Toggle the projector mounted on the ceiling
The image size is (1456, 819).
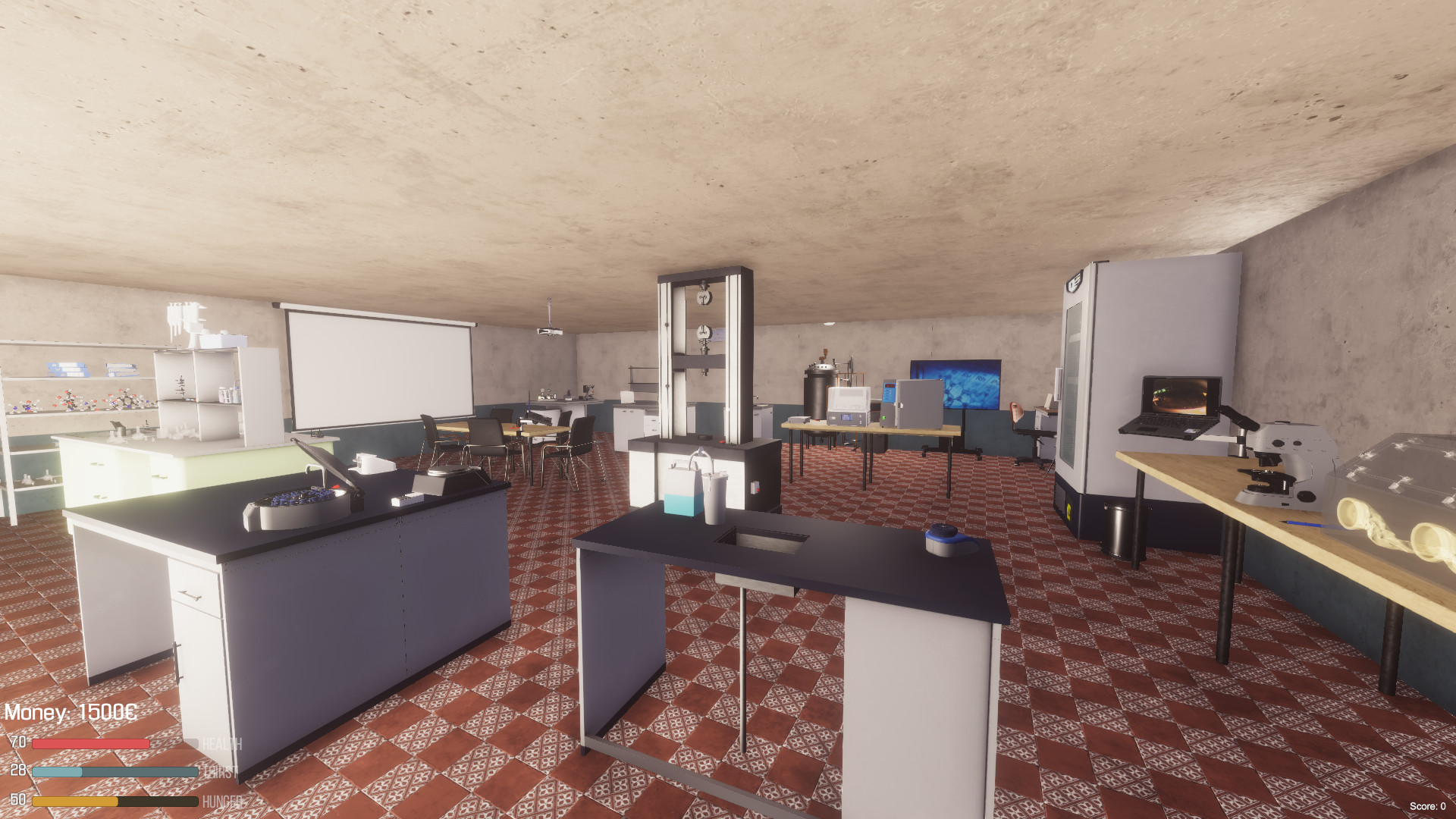pos(550,331)
